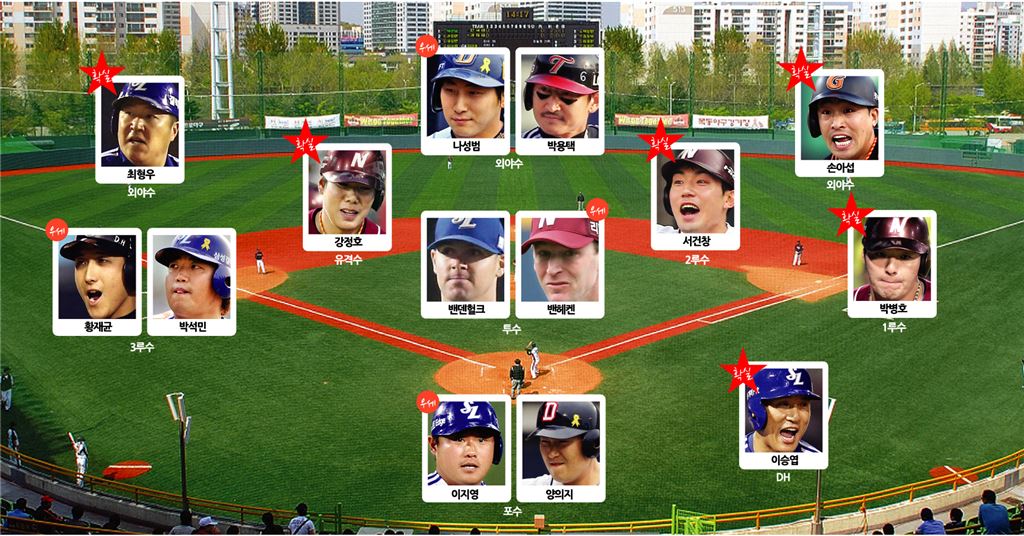Select the 최형우 outfielder card
This screenshot has height=536, width=1024.
pos(140,130)
